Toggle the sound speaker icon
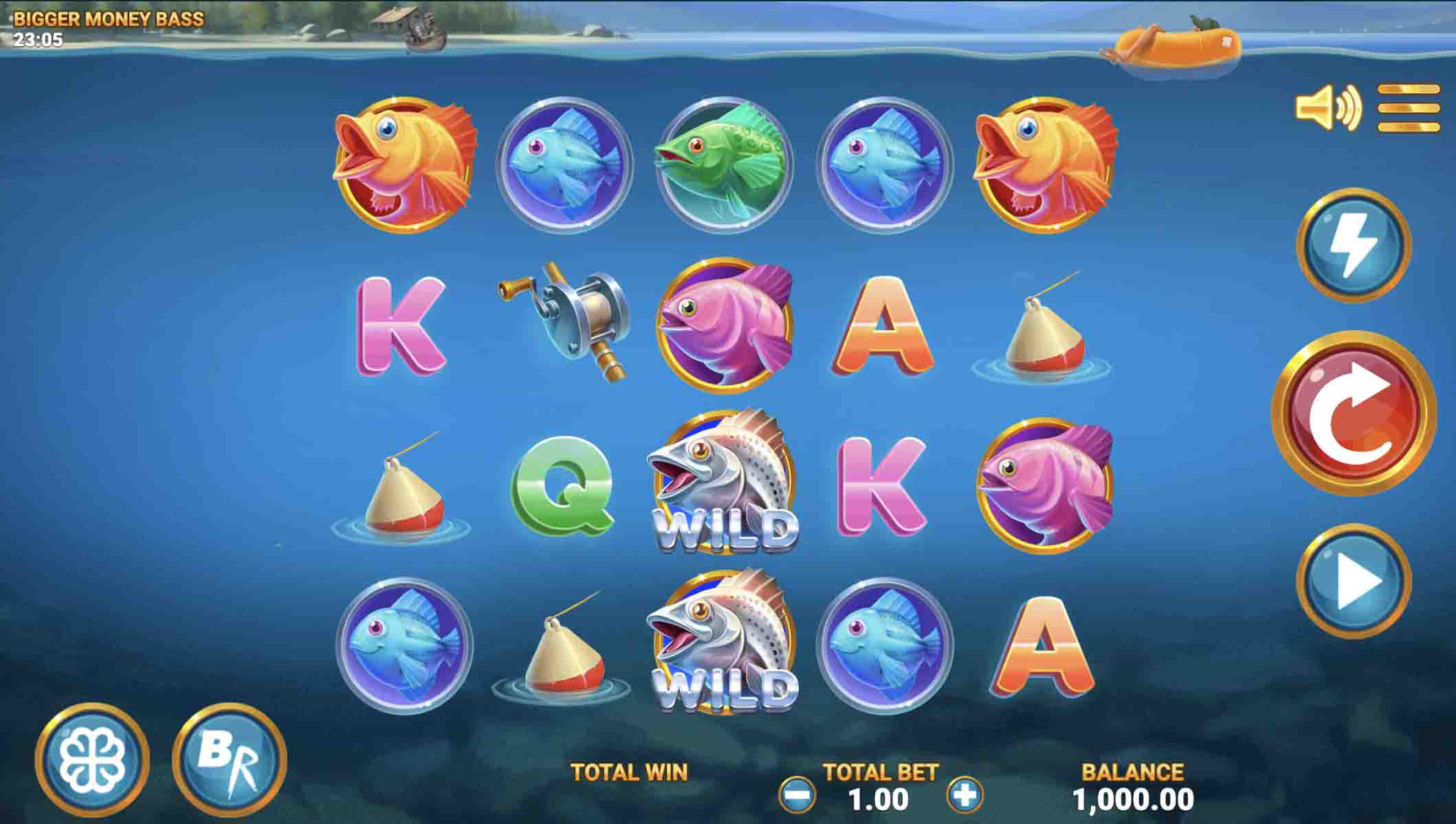The image size is (1456, 824). pos(1327,107)
